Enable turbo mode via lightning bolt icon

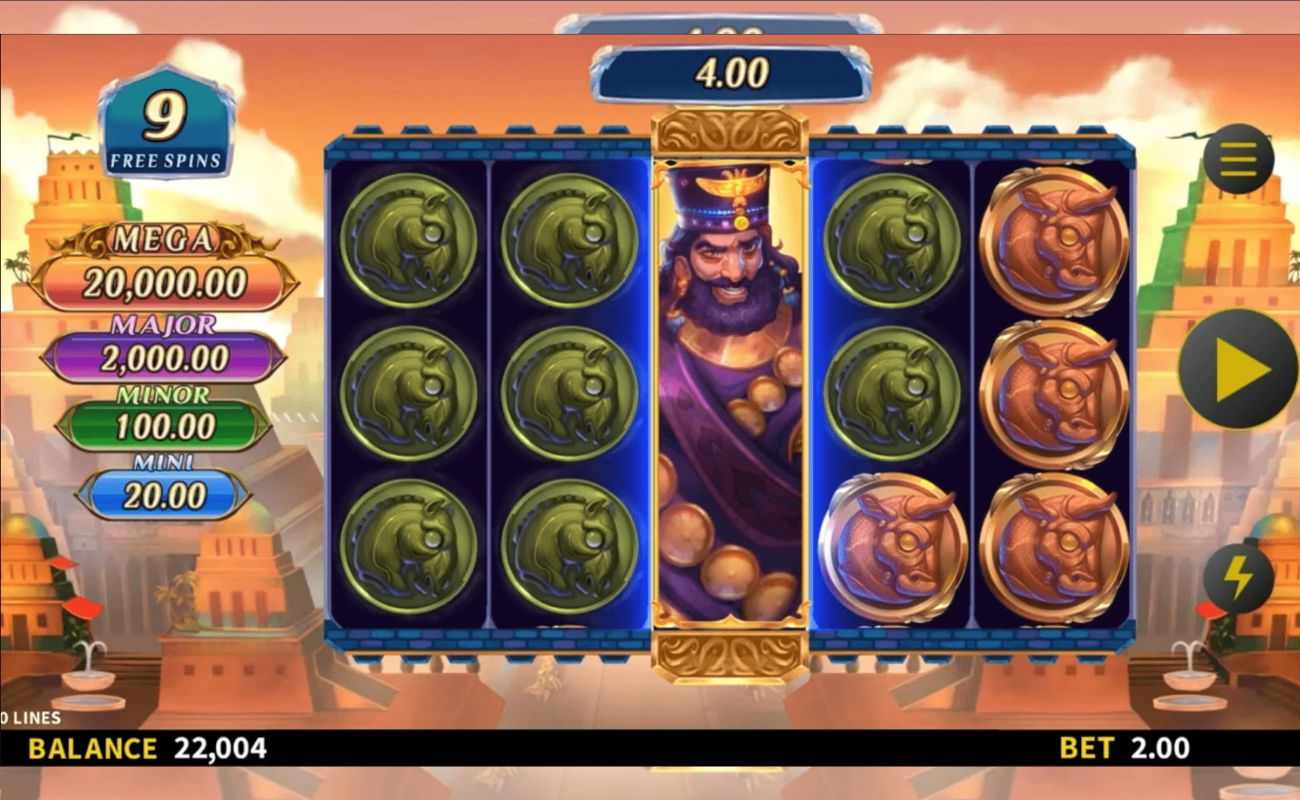(x=1237, y=575)
